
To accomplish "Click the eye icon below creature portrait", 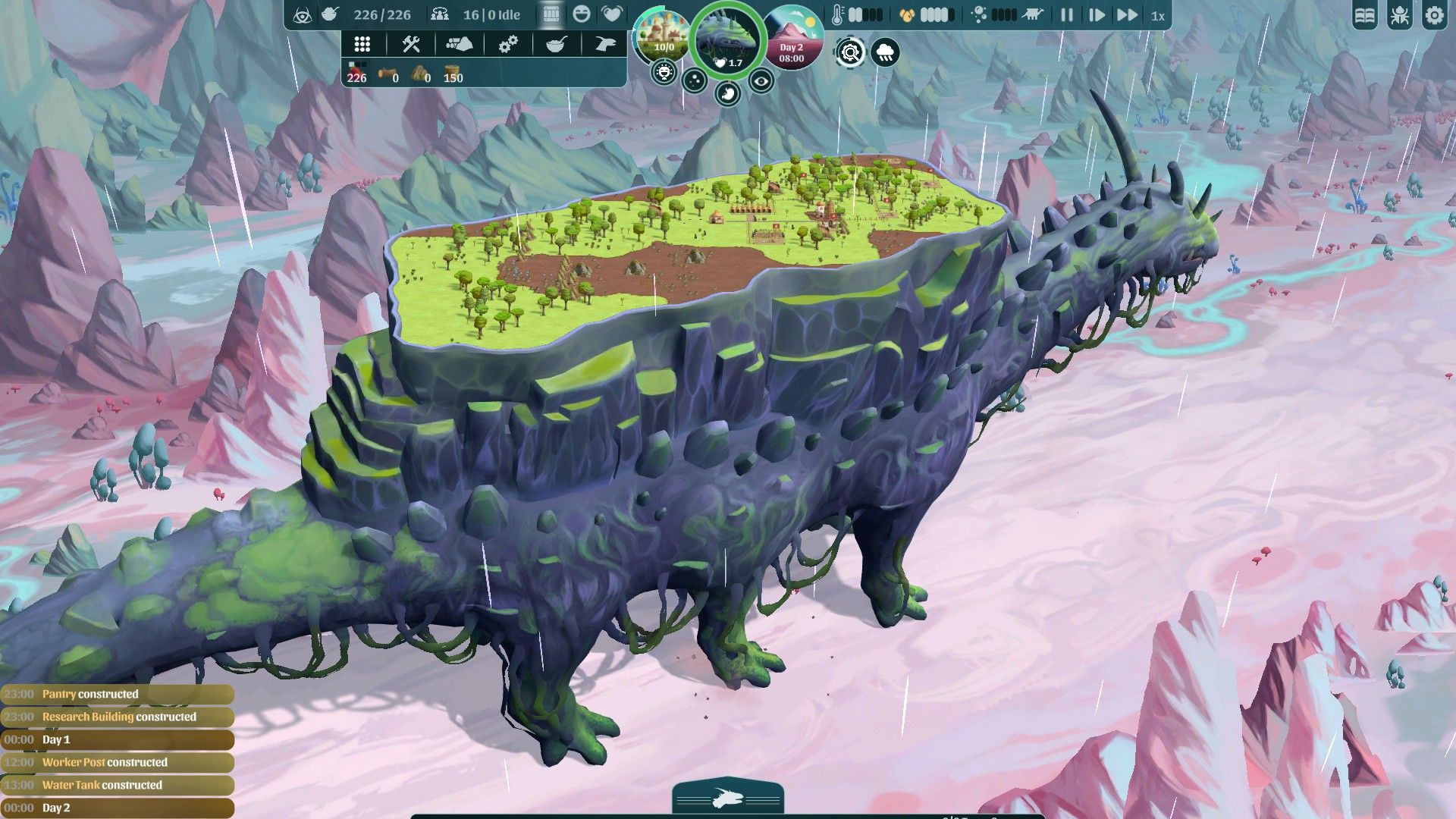I will coord(761,80).
